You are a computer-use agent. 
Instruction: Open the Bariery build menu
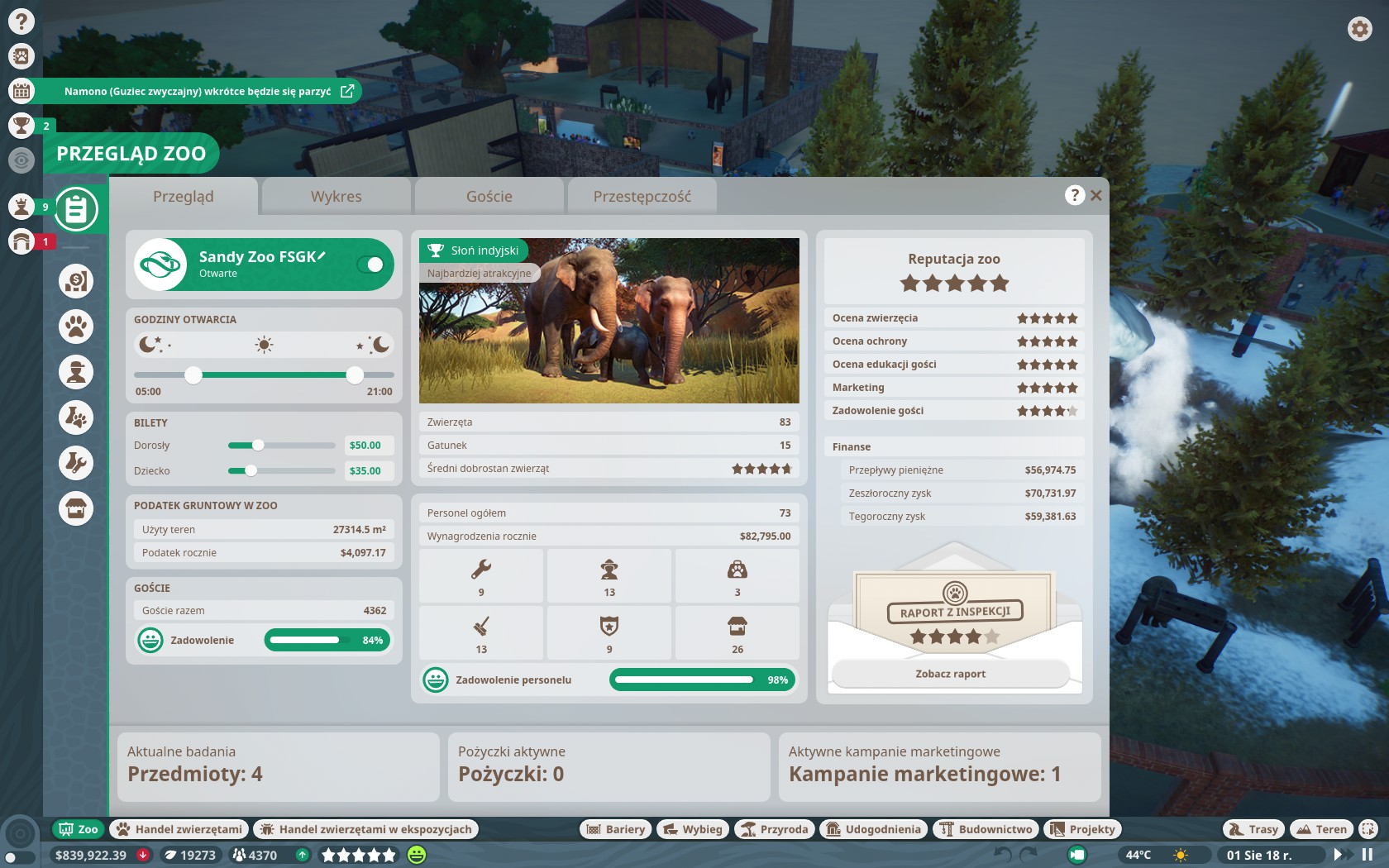coord(615,829)
